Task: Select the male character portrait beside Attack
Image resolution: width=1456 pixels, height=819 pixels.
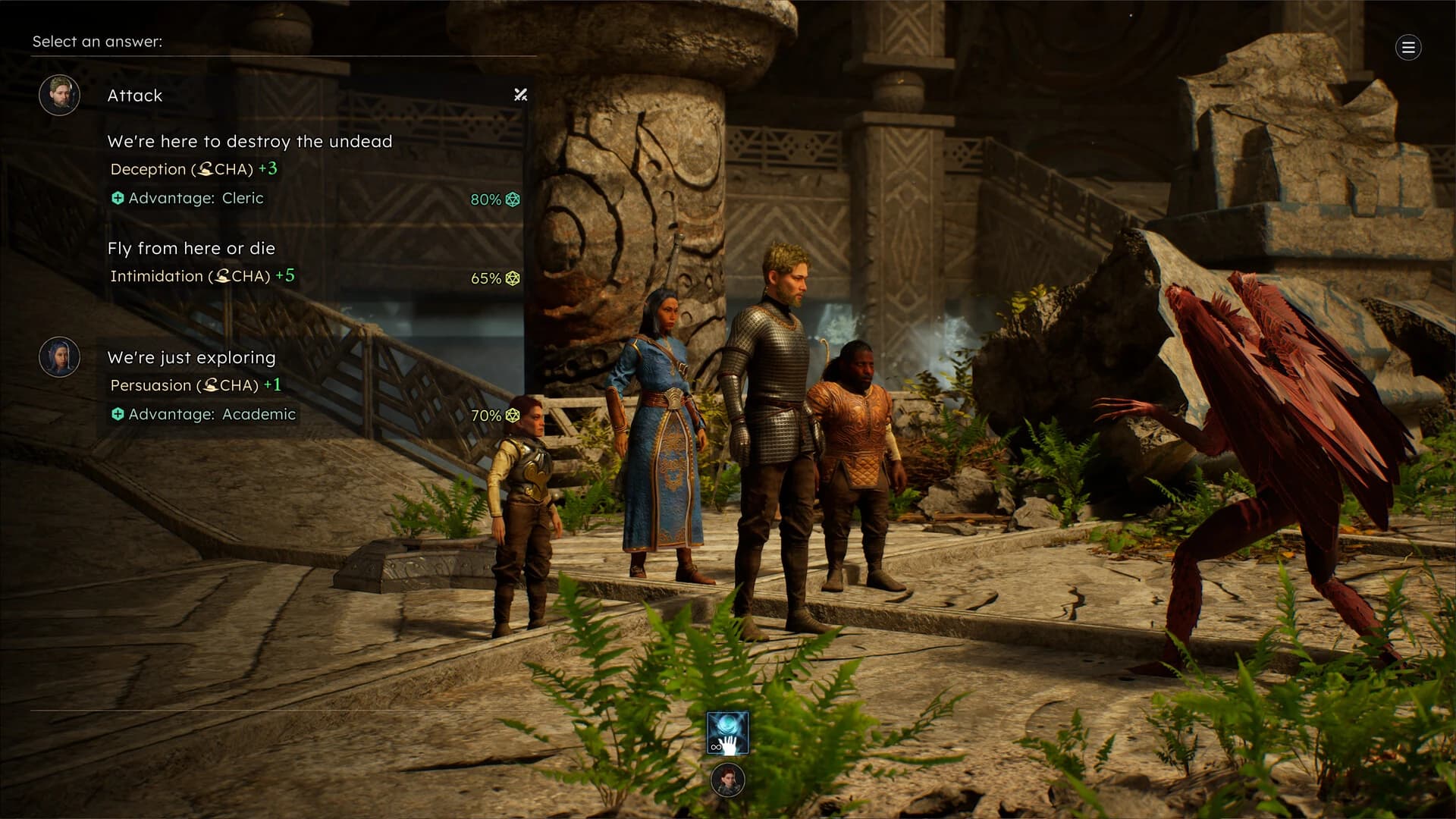Action: click(59, 96)
